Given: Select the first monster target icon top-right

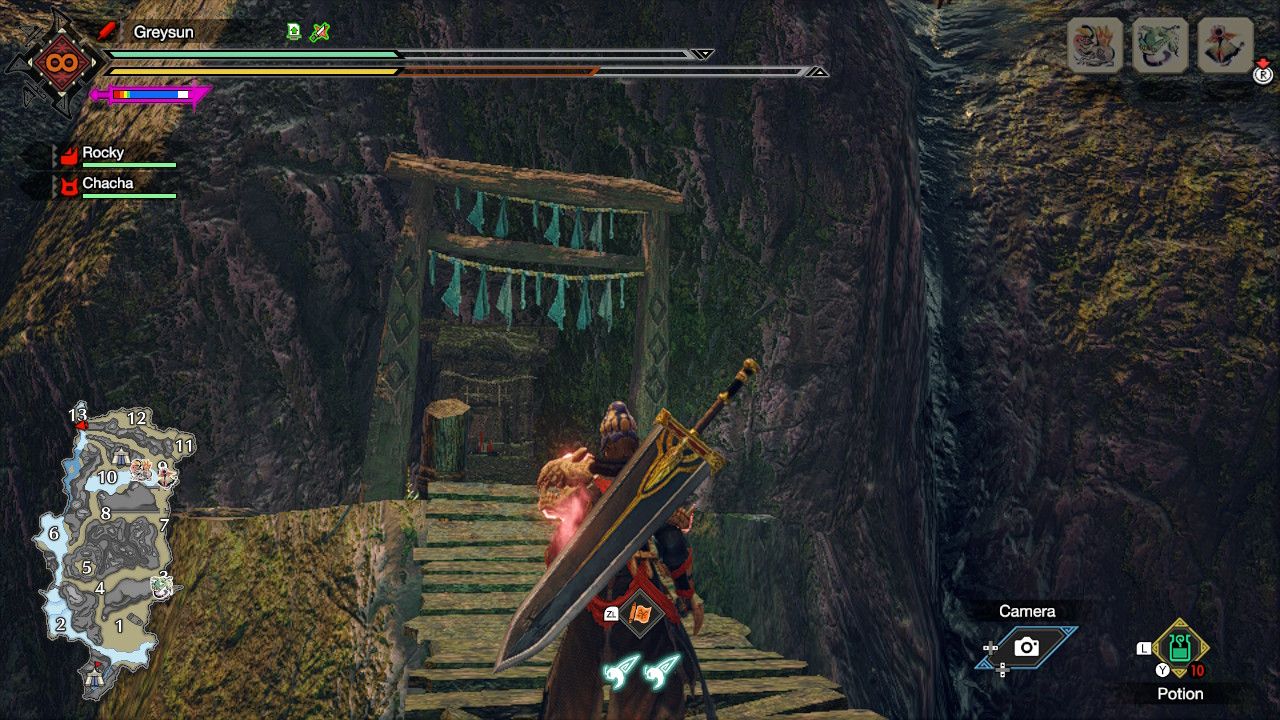Looking at the screenshot, I should pos(1092,43).
